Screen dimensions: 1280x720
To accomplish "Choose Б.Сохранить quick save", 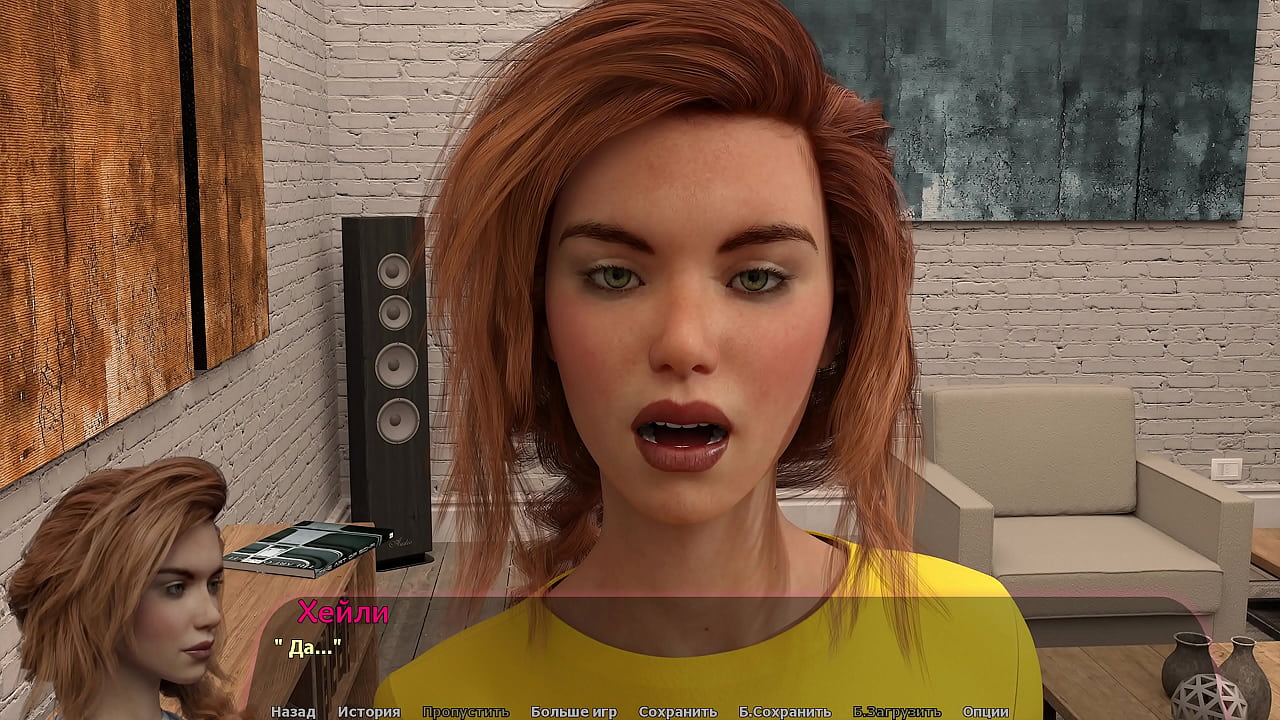I will (784, 712).
